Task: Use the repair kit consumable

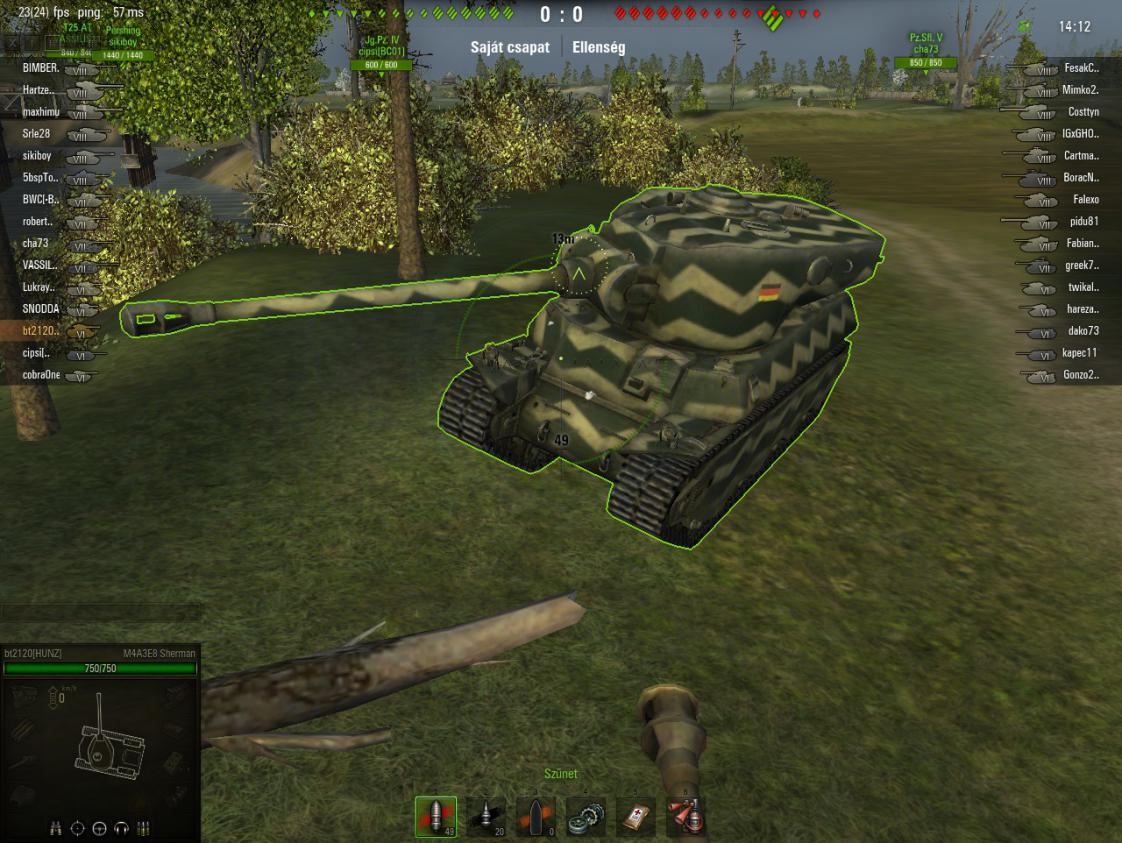Action: click(586, 817)
